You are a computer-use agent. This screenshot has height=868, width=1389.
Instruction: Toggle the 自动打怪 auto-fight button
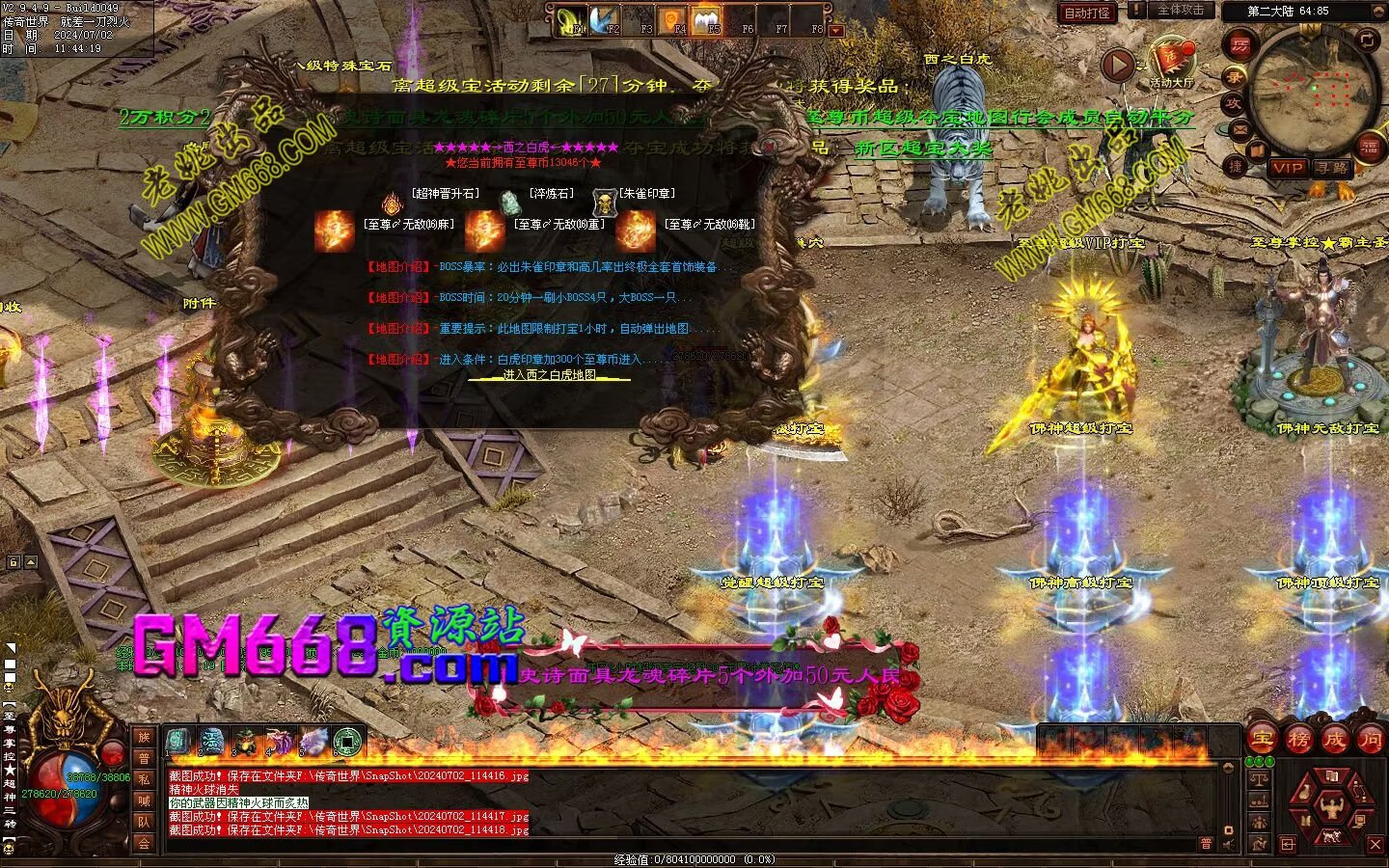[1087, 13]
